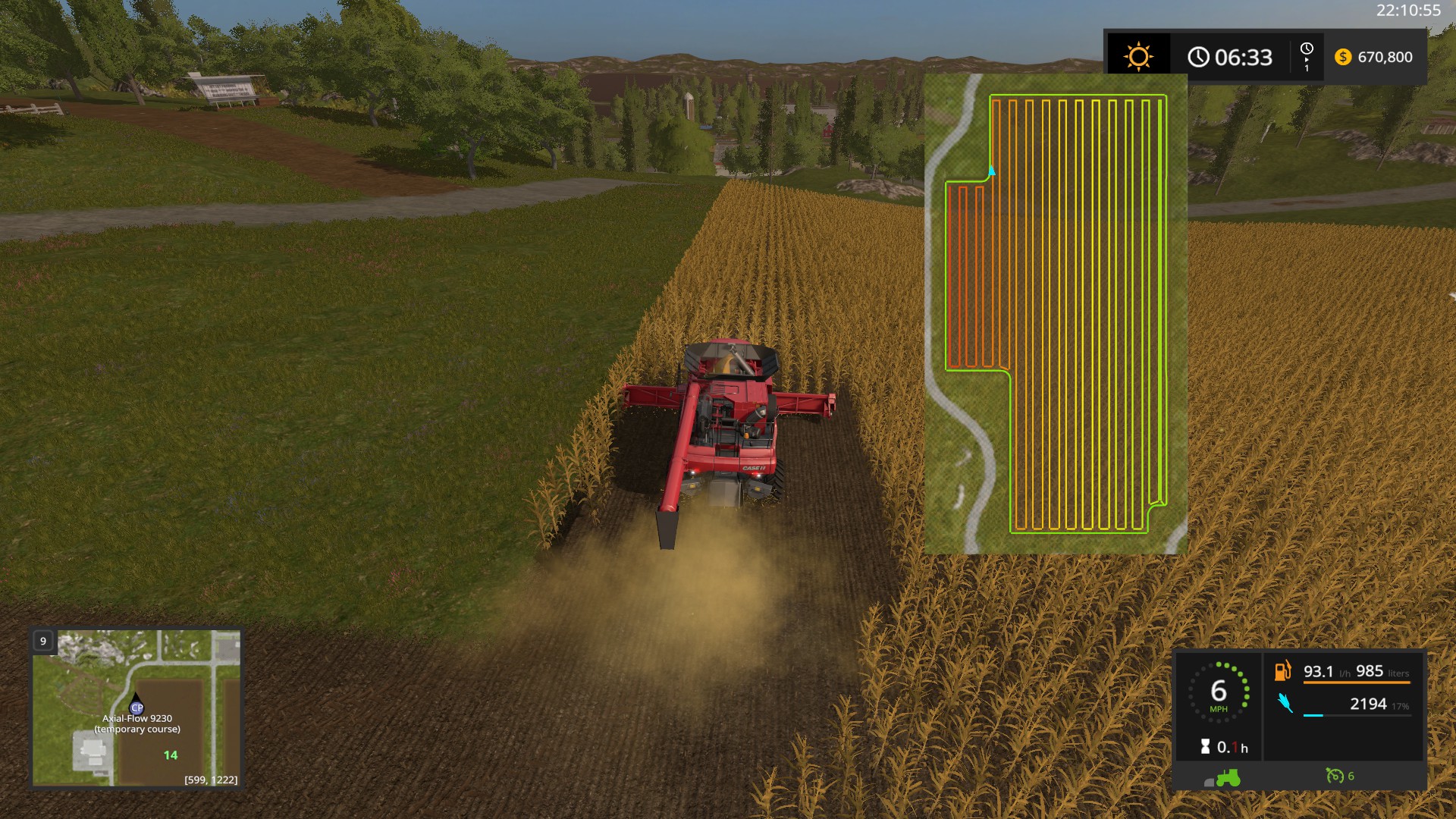Click the 670,800 money balance
The image size is (1456, 819).
click(1387, 57)
